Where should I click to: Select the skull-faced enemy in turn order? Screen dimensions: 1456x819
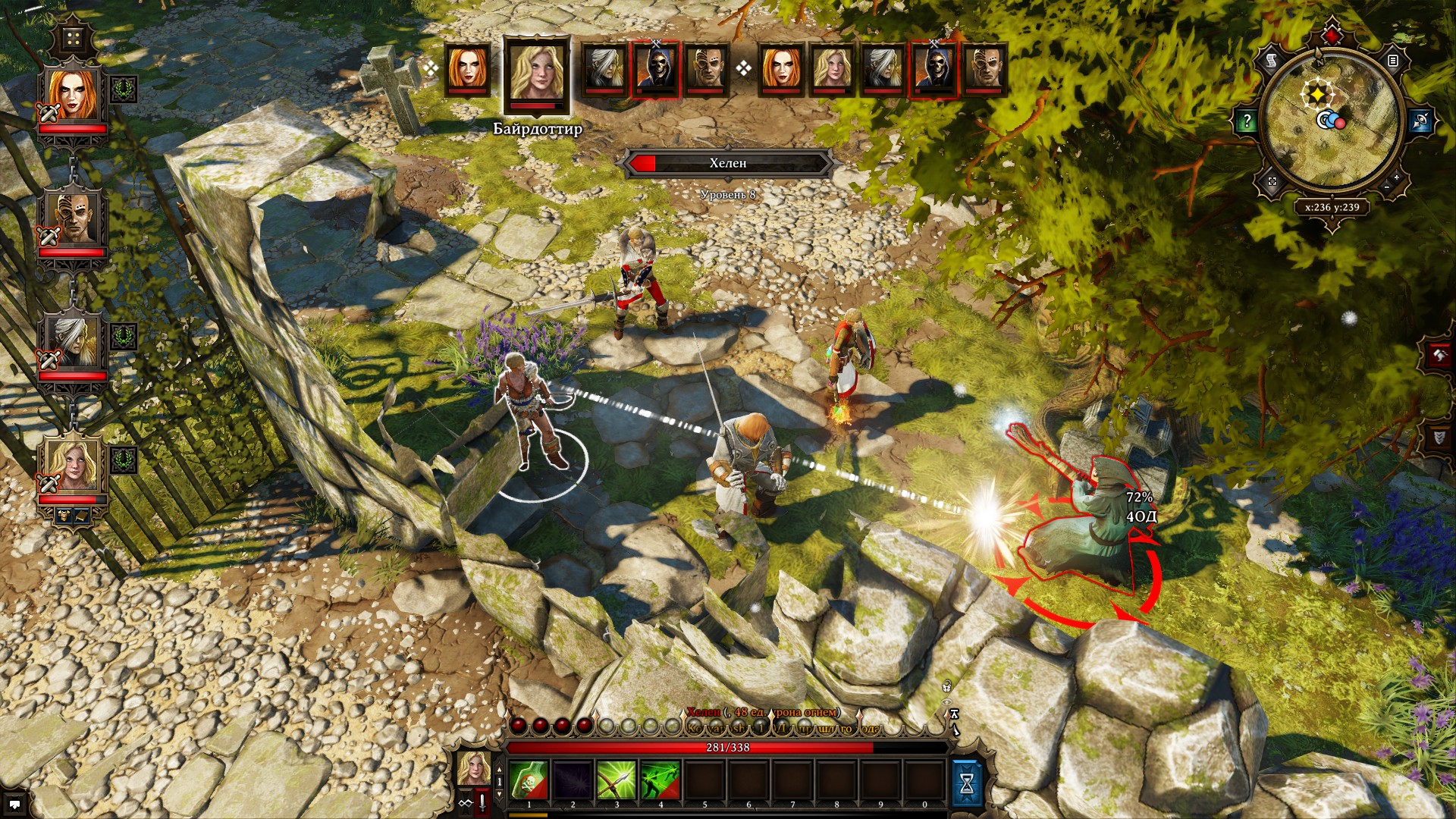[x=657, y=70]
